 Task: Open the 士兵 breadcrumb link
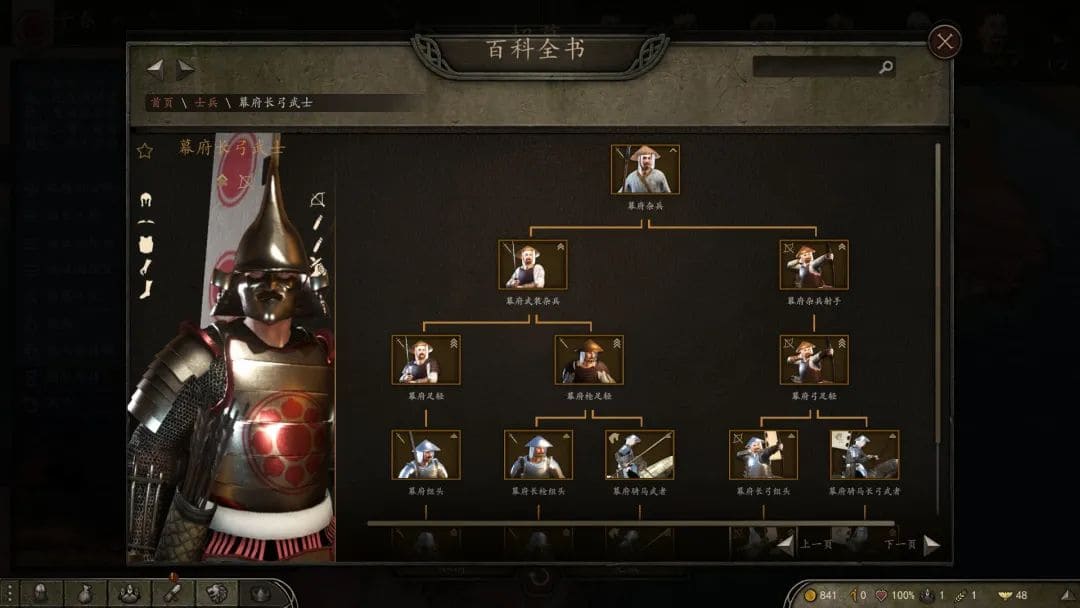[206, 103]
